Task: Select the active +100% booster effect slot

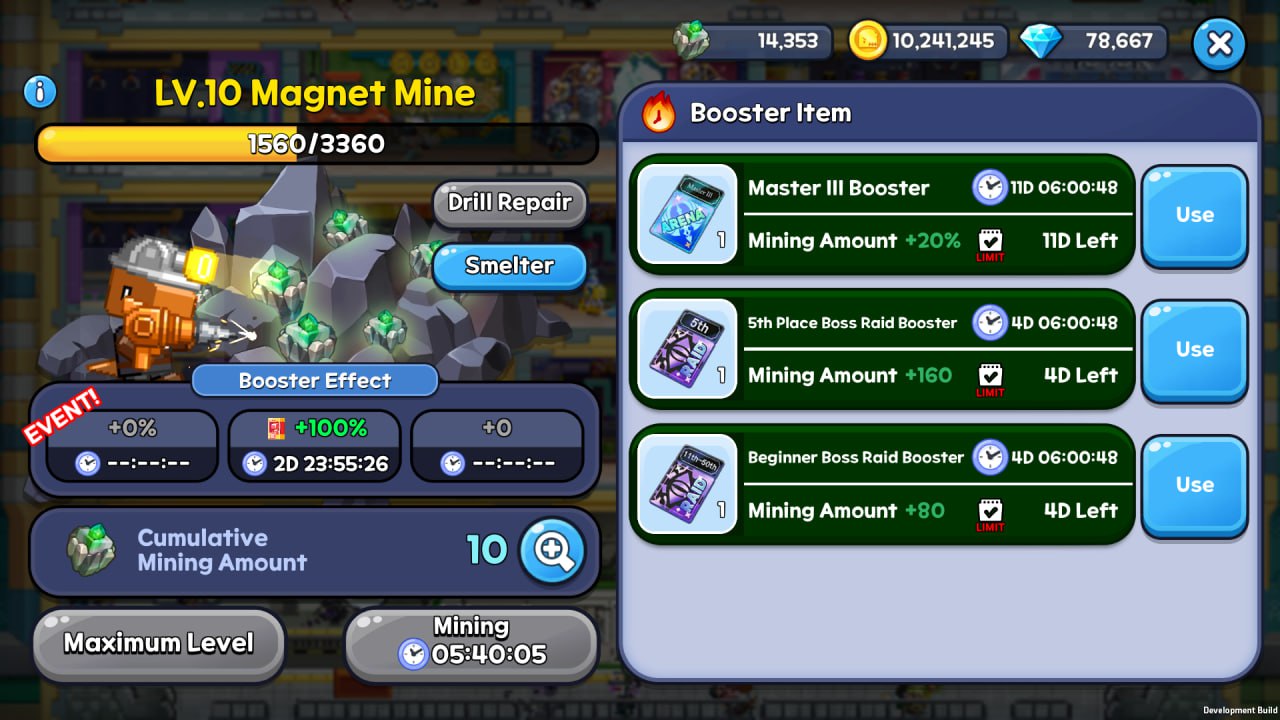Action: (x=315, y=446)
